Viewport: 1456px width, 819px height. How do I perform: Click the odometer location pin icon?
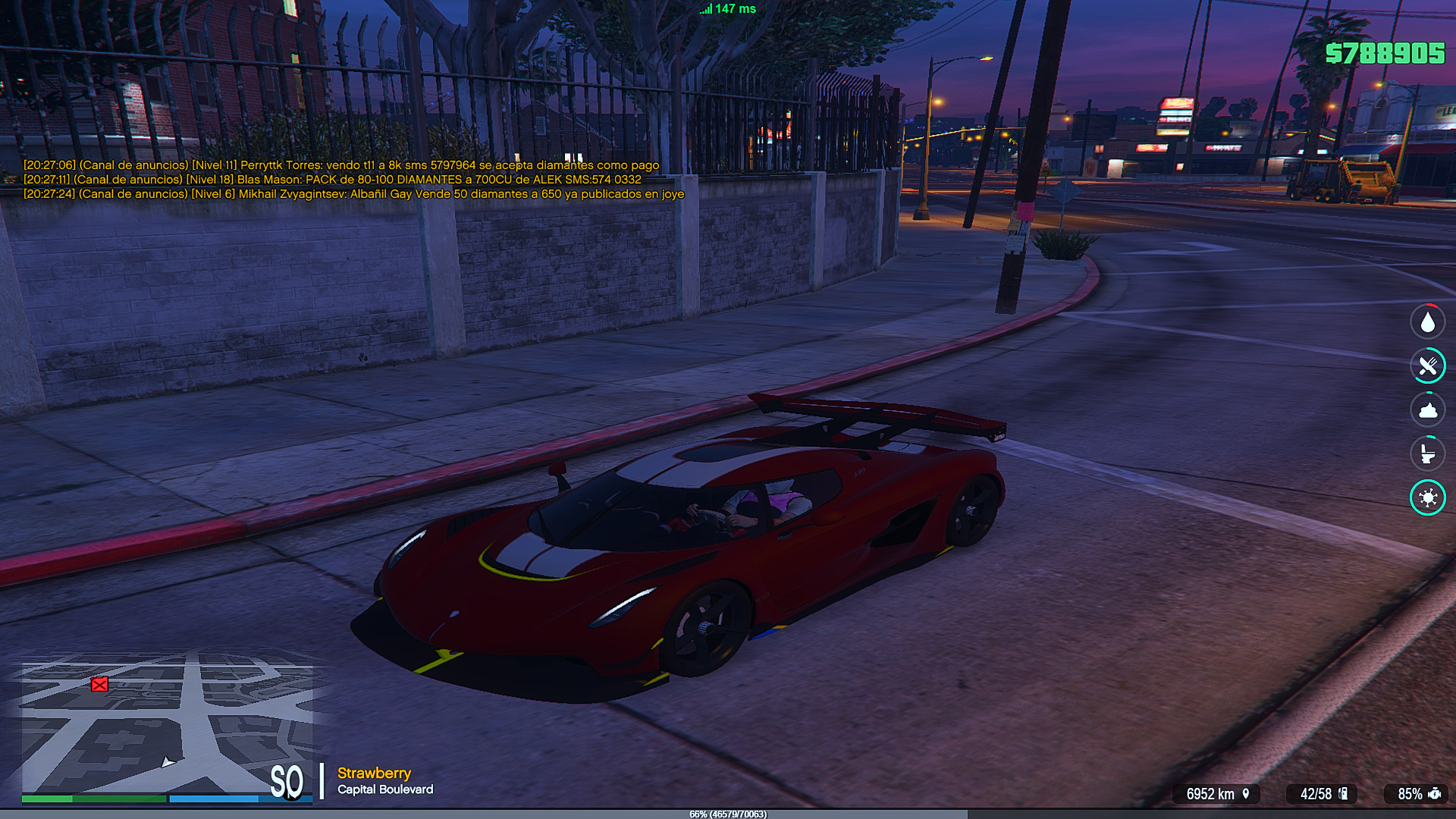click(1245, 793)
